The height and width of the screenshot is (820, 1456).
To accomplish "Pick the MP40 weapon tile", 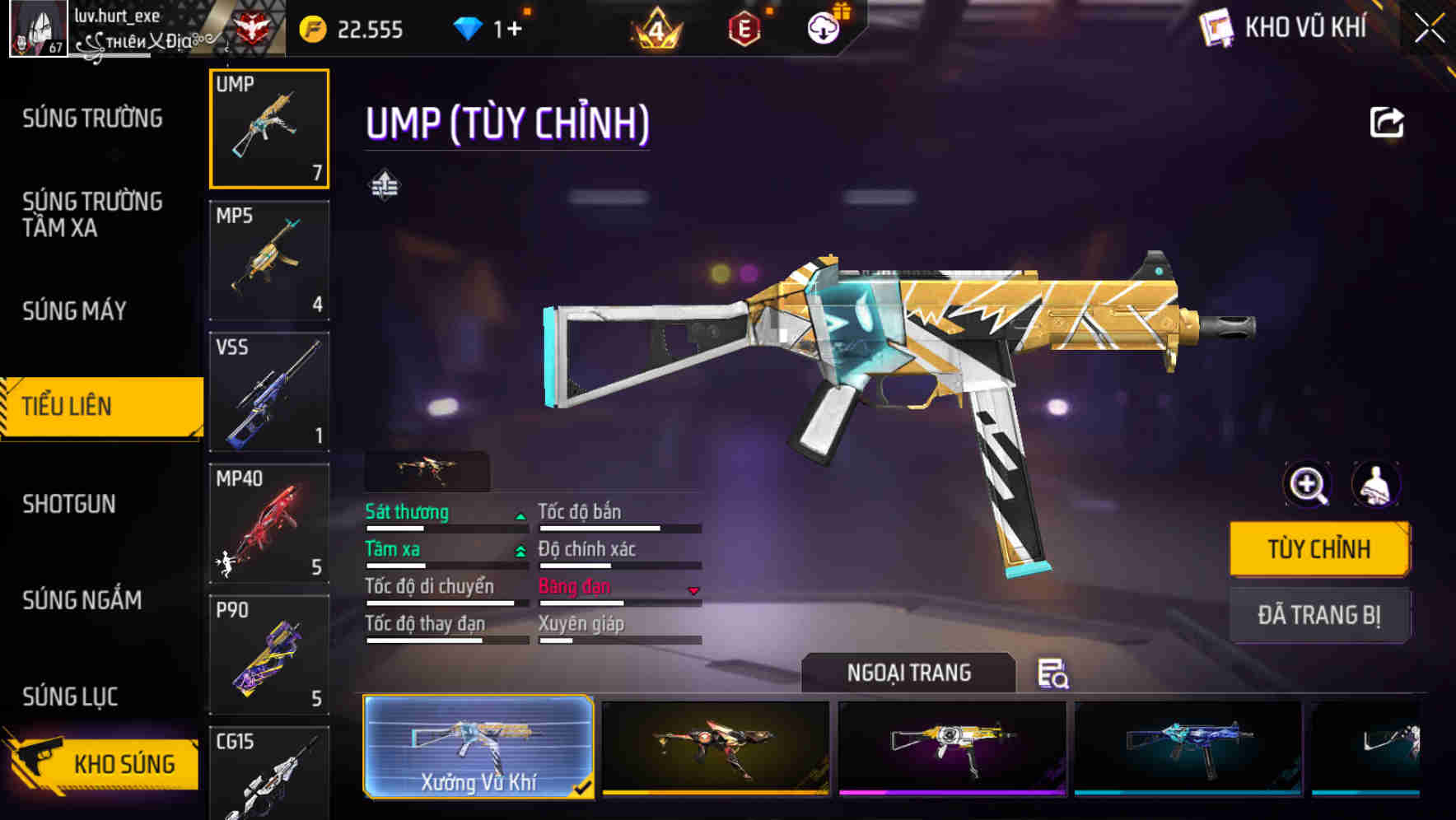I will pos(269,524).
